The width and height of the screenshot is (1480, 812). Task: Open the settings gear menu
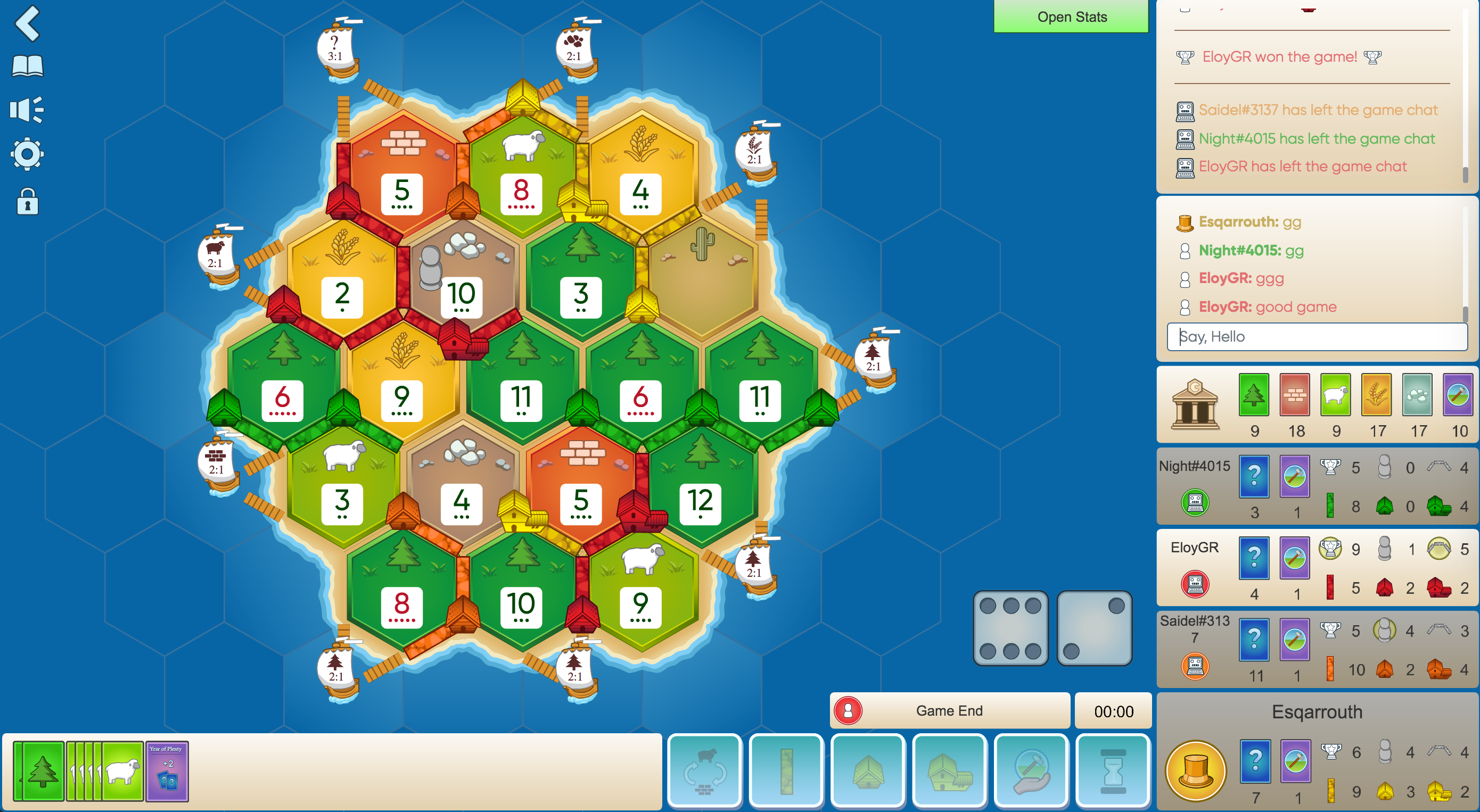point(27,153)
